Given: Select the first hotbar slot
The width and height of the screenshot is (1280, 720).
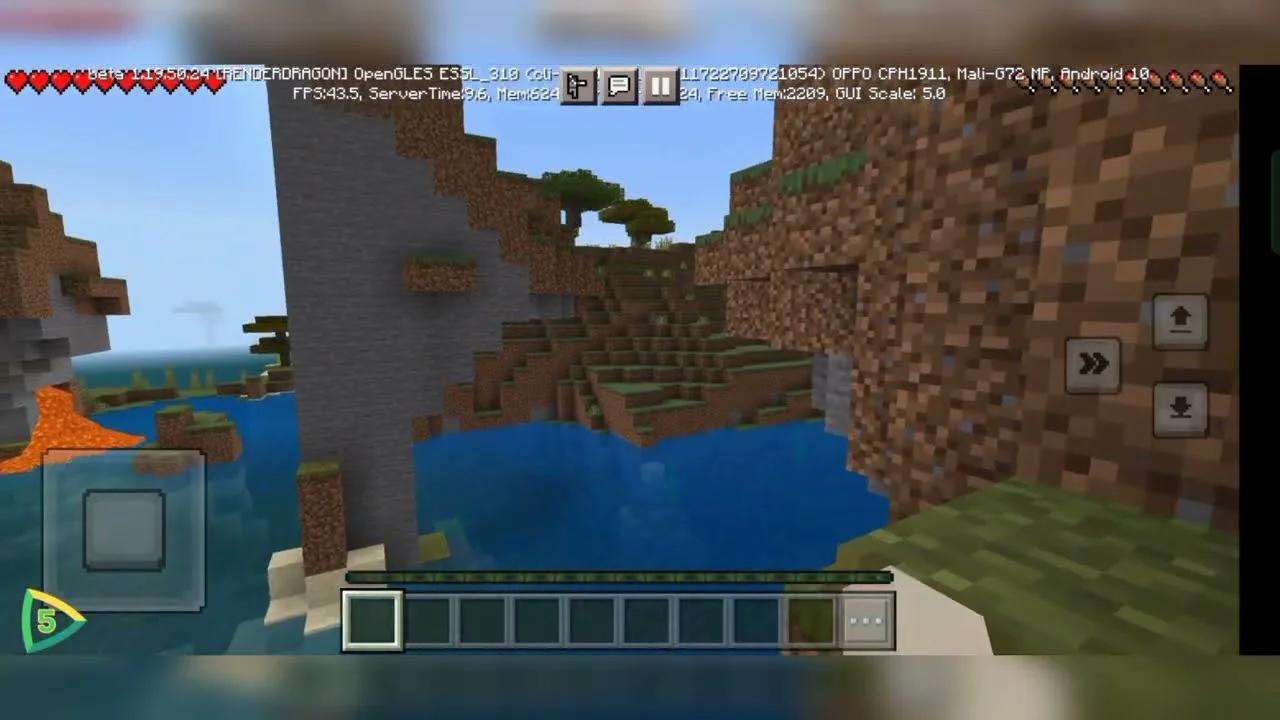Looking at the screenshot, I should coord(372,620).
